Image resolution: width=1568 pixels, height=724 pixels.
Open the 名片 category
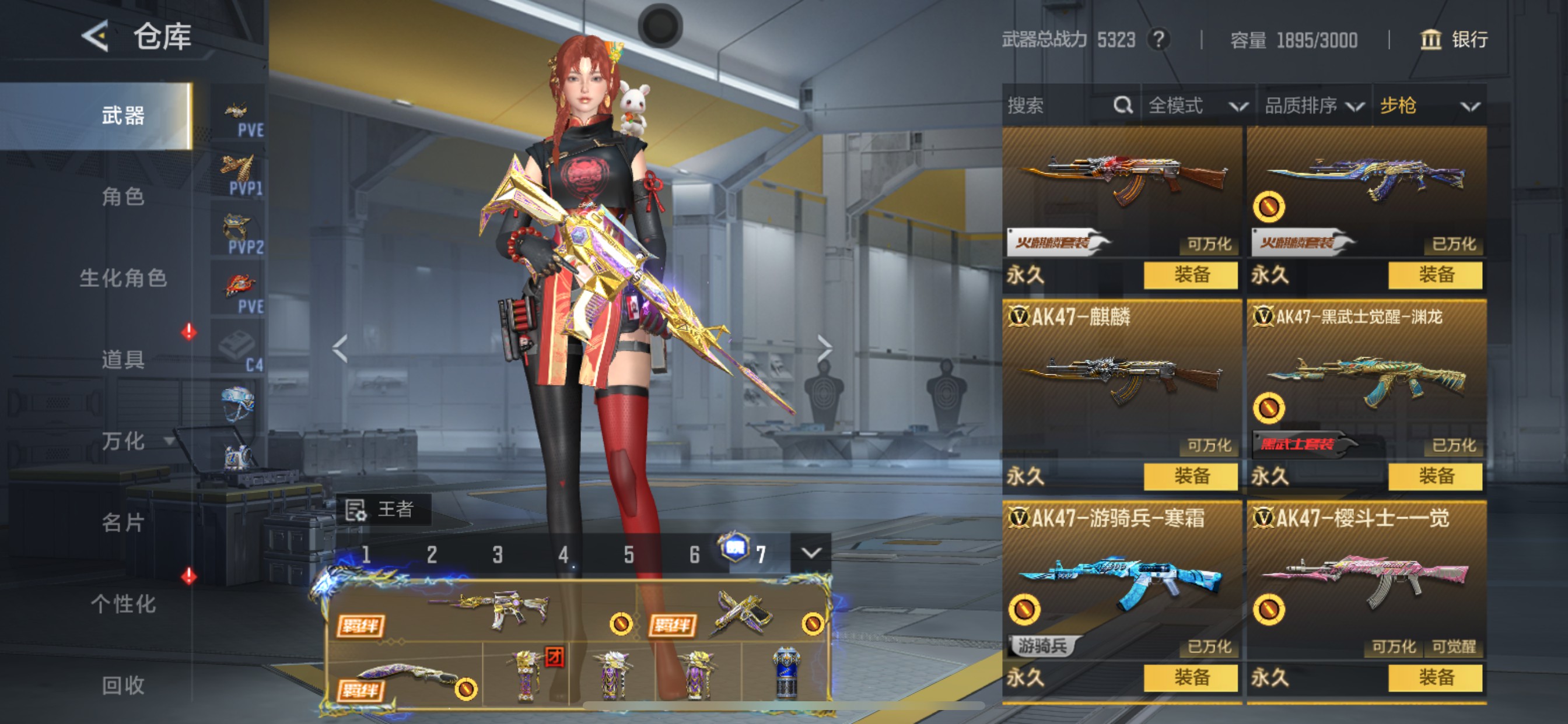123,522
